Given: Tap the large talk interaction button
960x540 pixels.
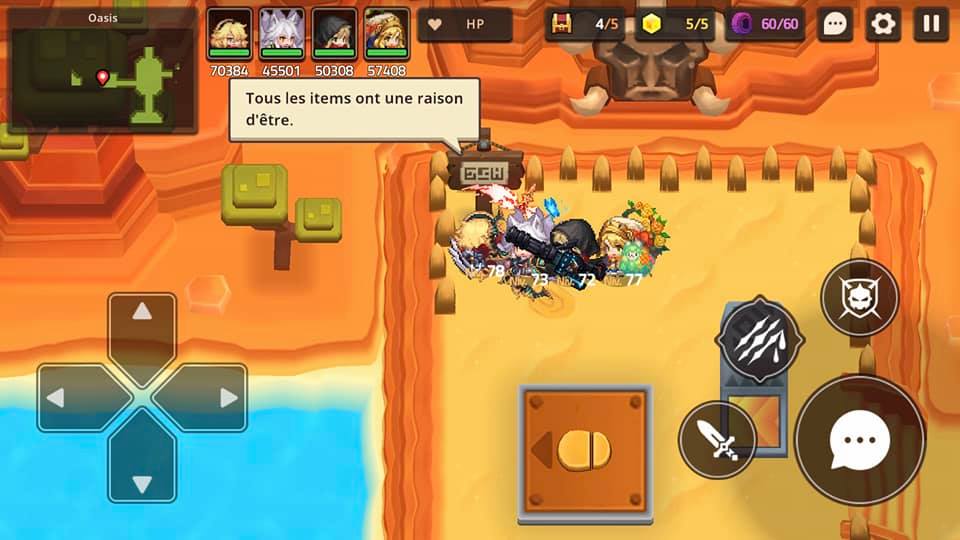Looking at the screenshot, I should [x=859, y=440].
